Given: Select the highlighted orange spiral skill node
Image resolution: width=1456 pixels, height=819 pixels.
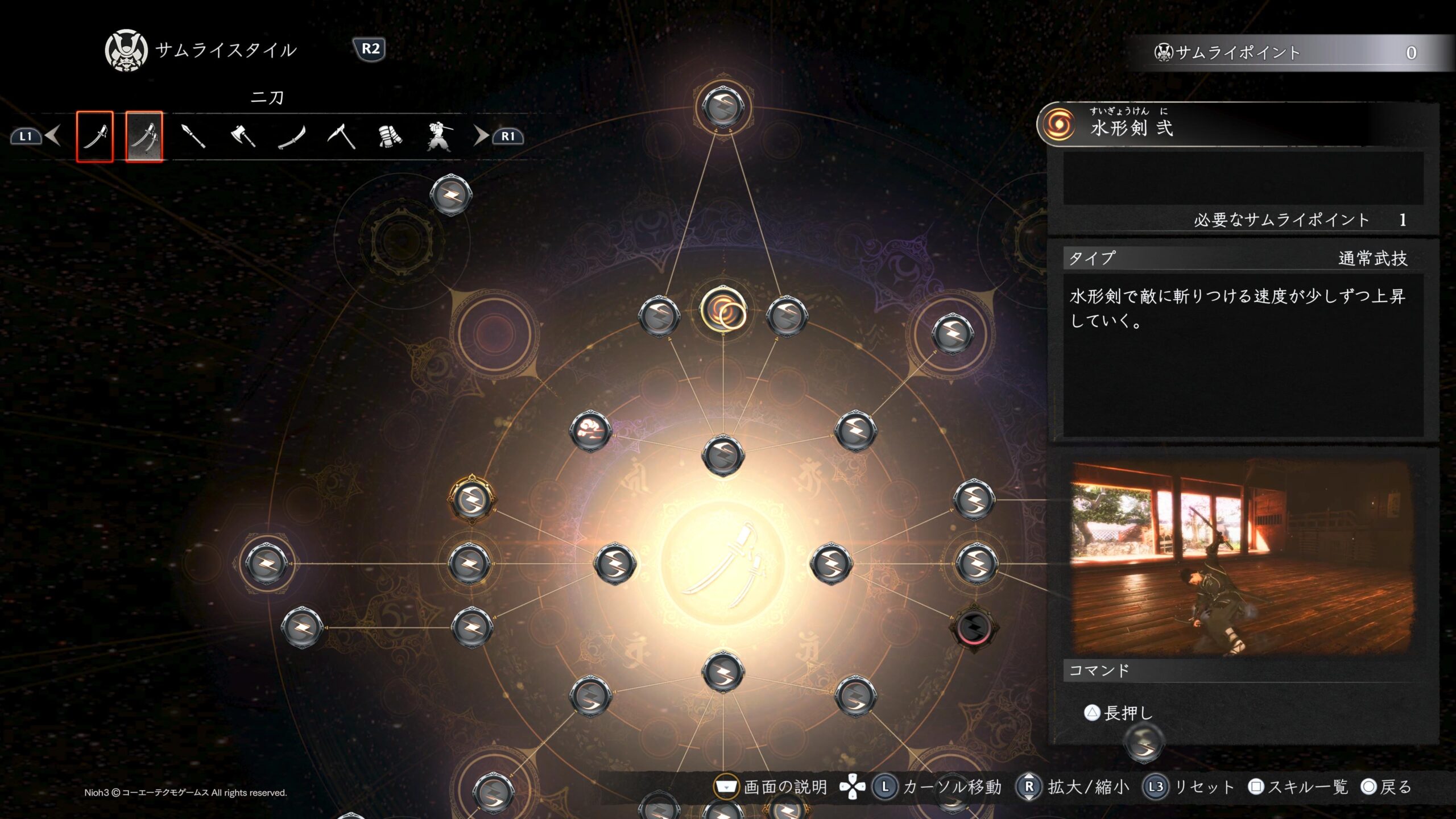Looking at the screenshot, I should pyautogui.click(x=723, y=311).
